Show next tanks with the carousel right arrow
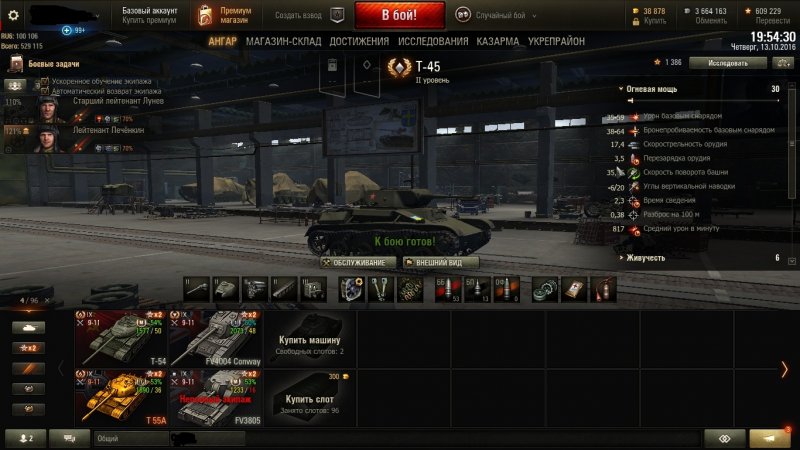The height and width of the screenshot is (450, 800). pos(784,369)
